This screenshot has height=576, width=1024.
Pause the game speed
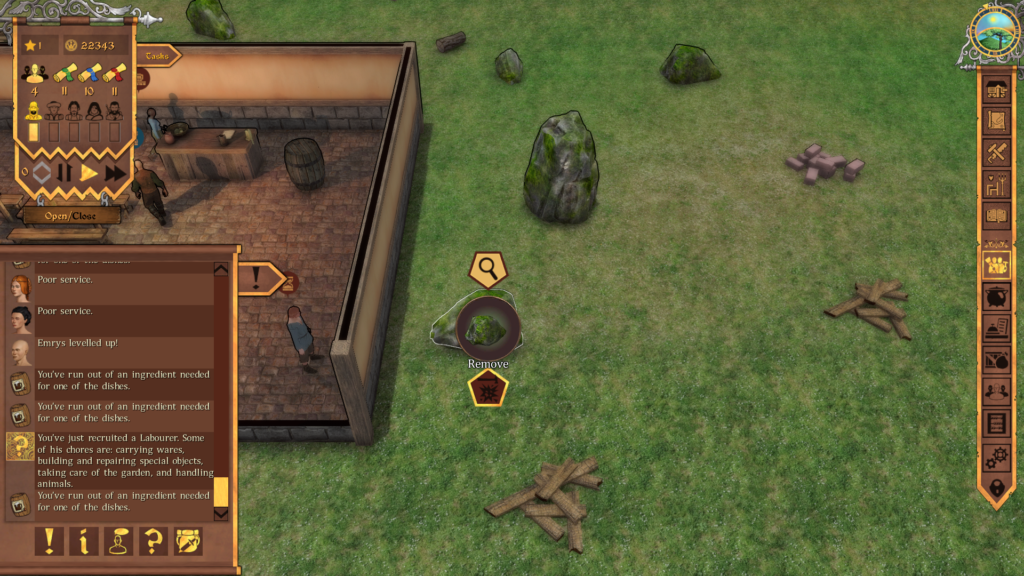pyautogui.click(x=65, y=173)
